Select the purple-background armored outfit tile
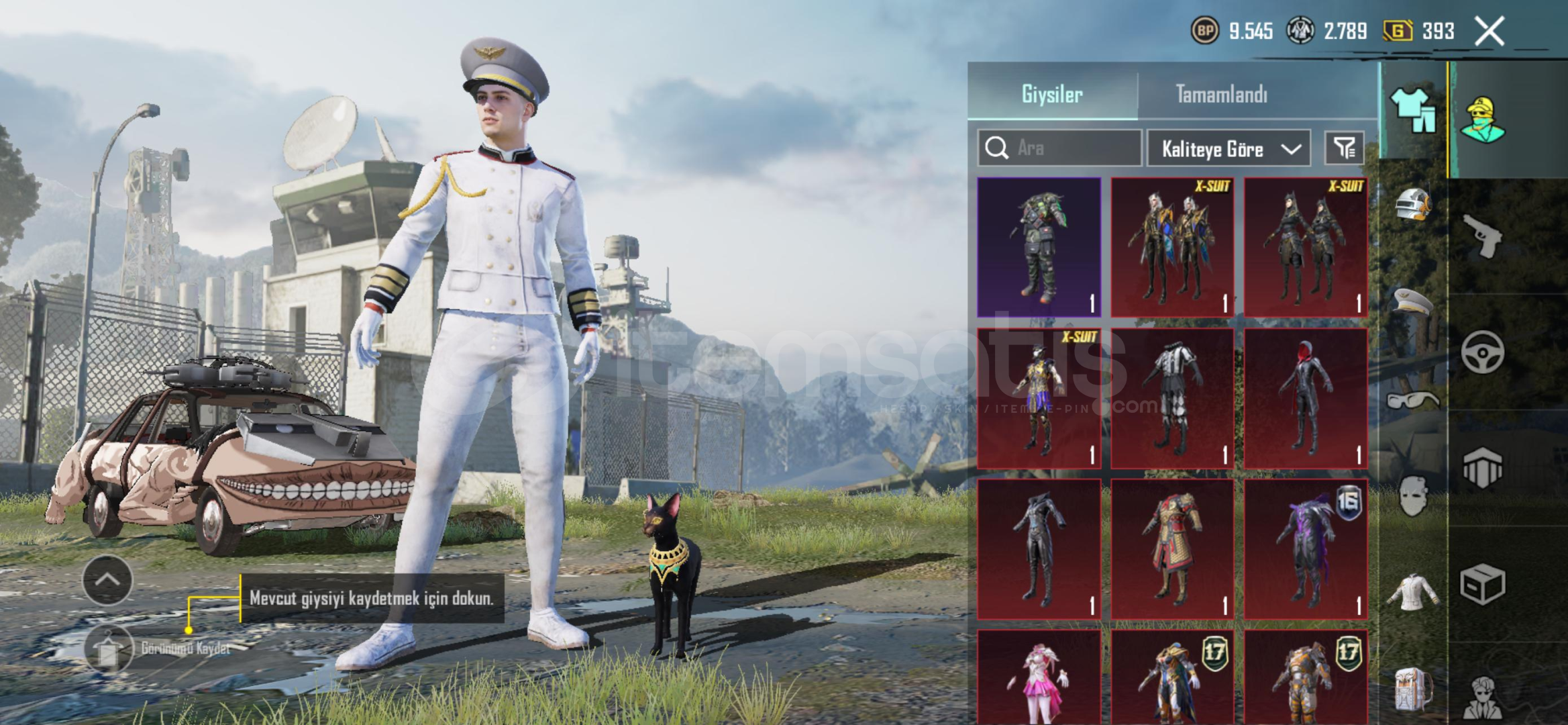The width and height of the screenshot is (1568, 725). (x=1039, y=247)
